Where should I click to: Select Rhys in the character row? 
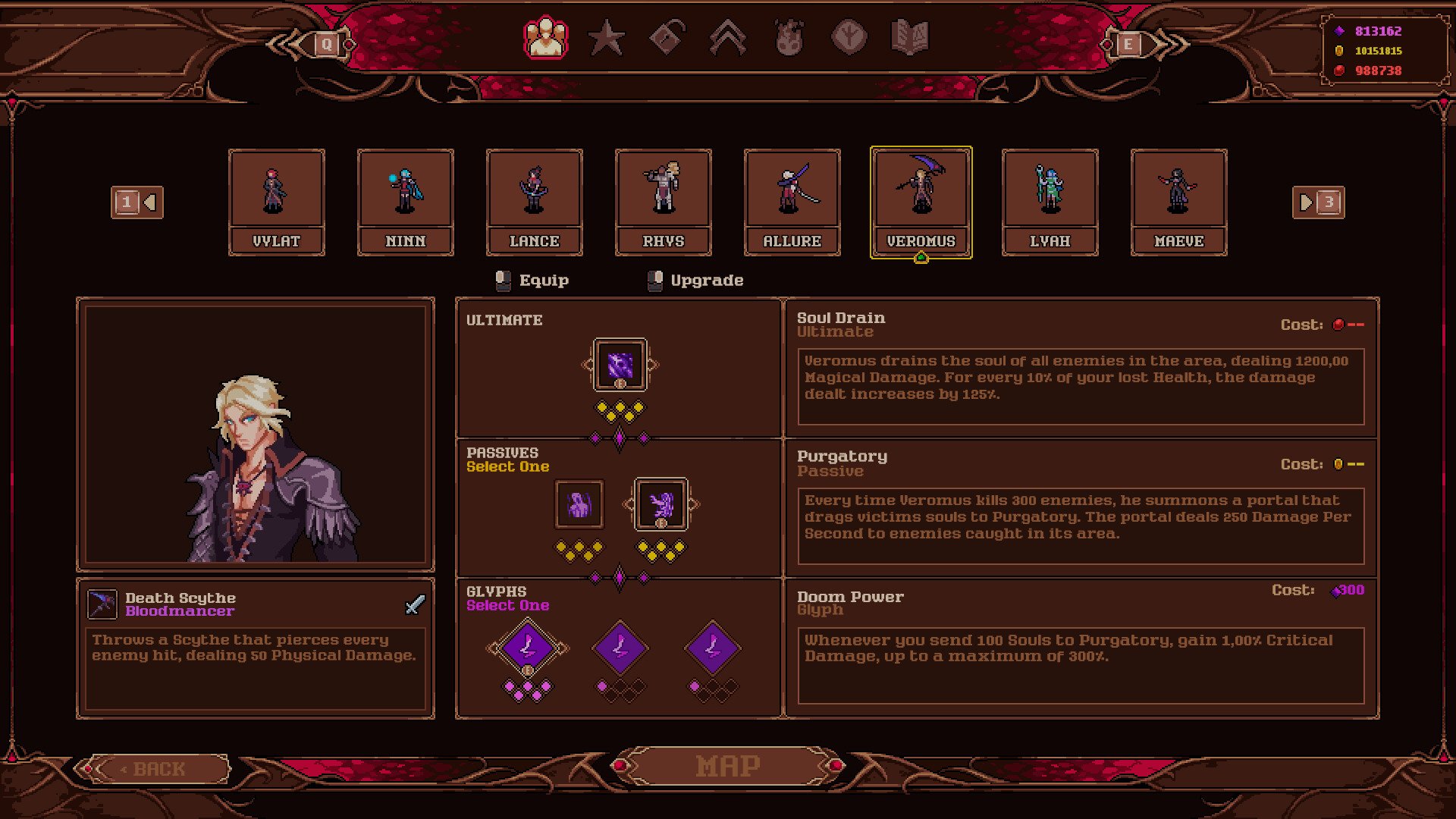click(663, 202)
